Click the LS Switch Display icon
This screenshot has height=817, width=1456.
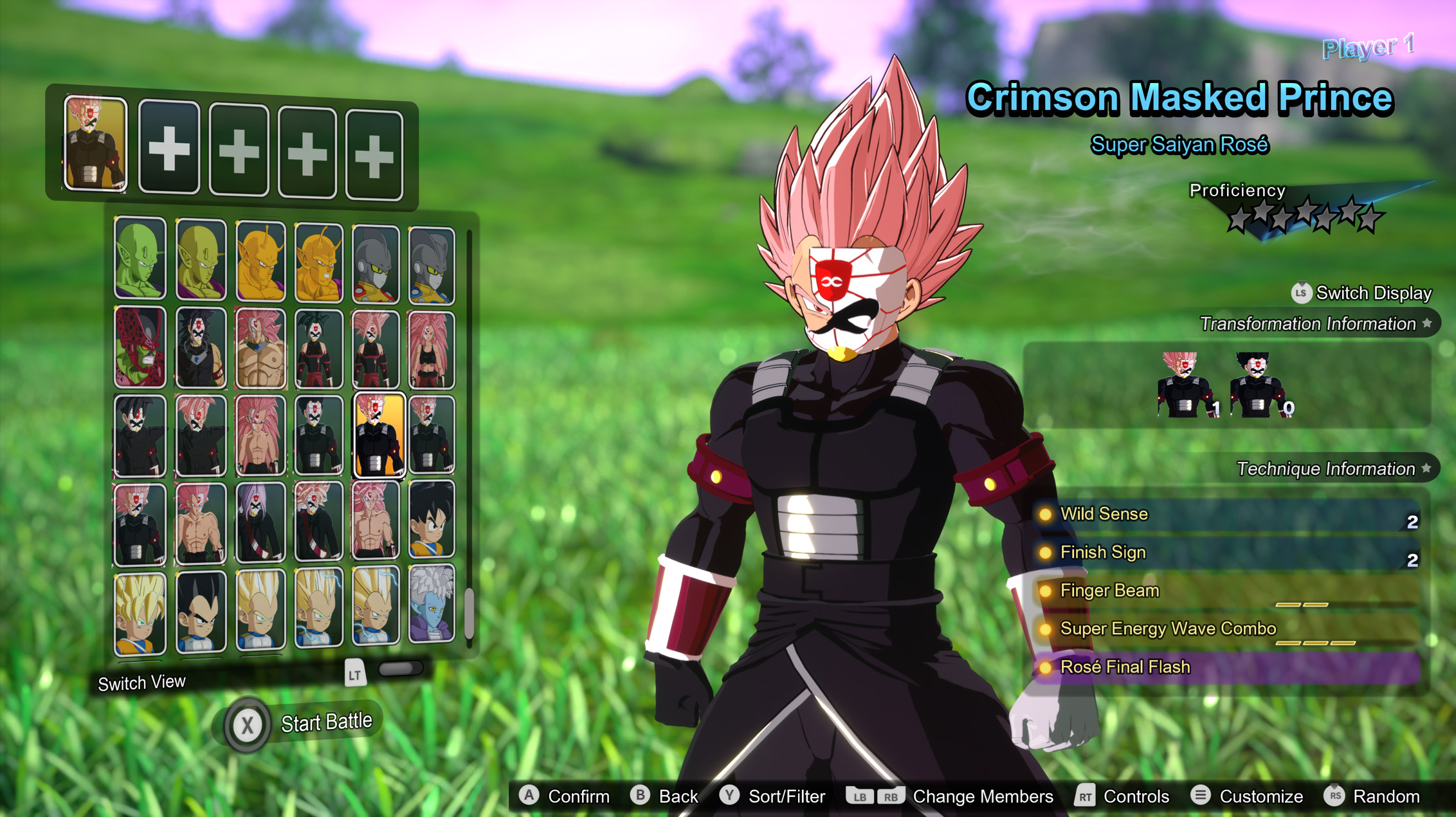pyautogui.click(x=1302, y=293)
